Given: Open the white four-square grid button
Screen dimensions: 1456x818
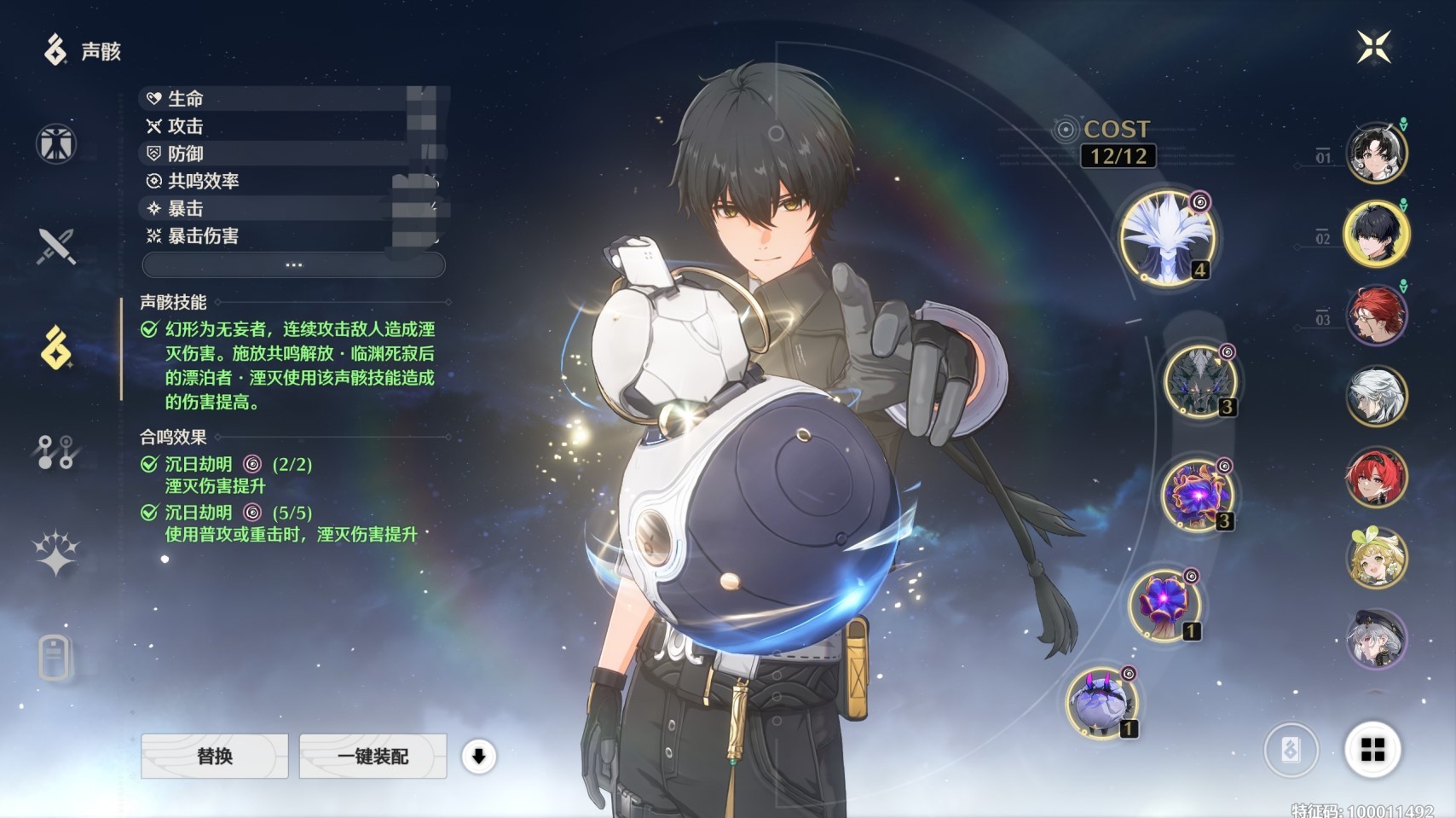Looking at the screenshot, I should pyautogui.click(x=1372, y=750).
